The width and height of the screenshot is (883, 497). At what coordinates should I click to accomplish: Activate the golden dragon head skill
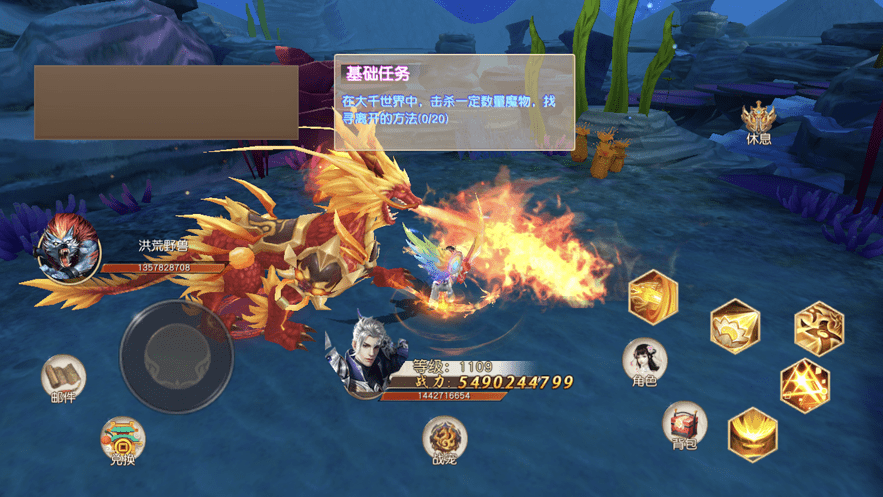pyautogui.click(x=653, y=296)
